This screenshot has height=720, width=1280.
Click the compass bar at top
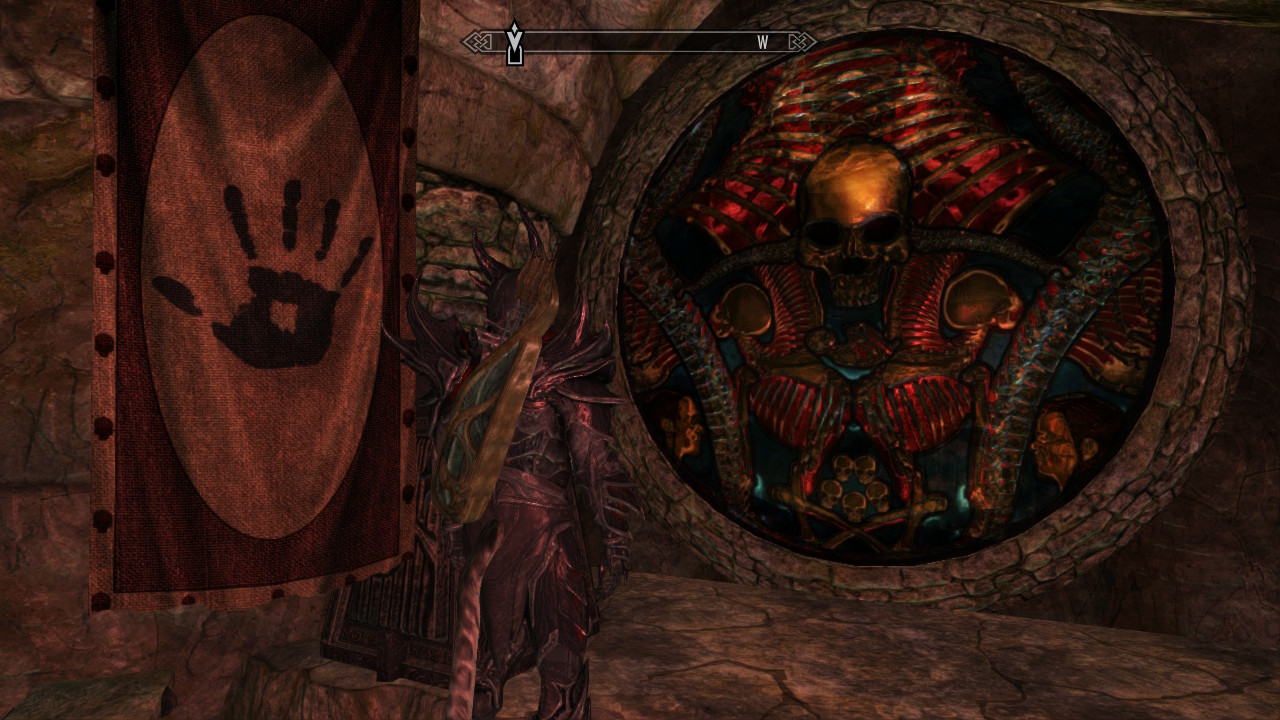640,42
